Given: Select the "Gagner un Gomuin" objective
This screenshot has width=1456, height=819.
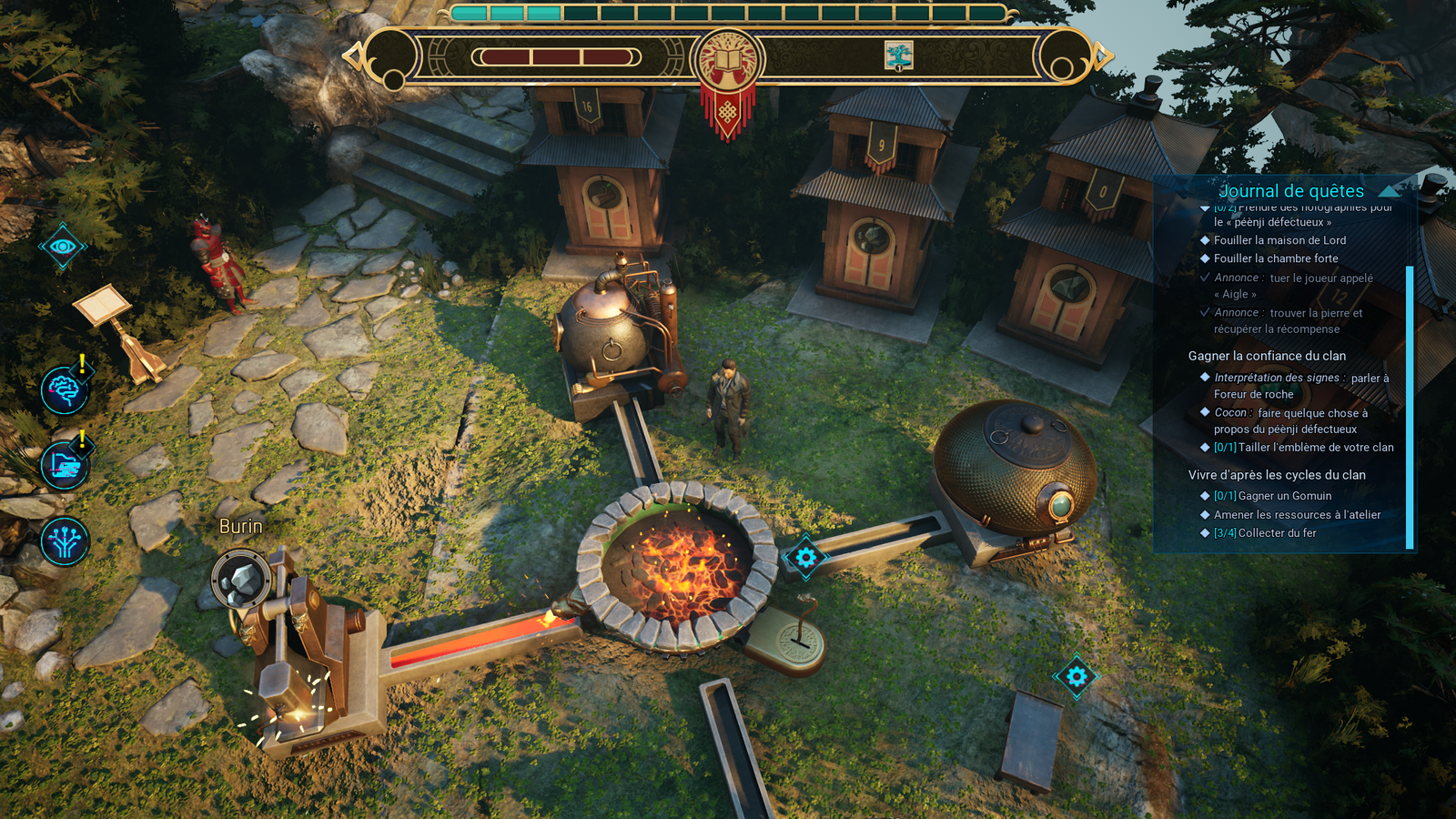Looking at the screenshot, I should coord(1284,496).
